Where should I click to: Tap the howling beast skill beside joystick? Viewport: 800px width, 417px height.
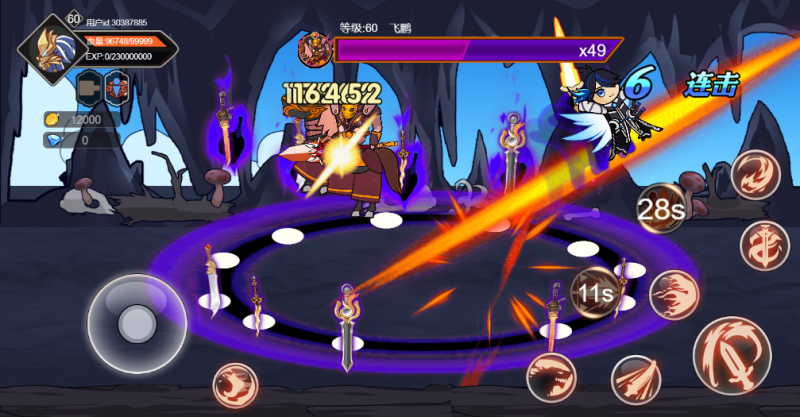pos(236,387)
